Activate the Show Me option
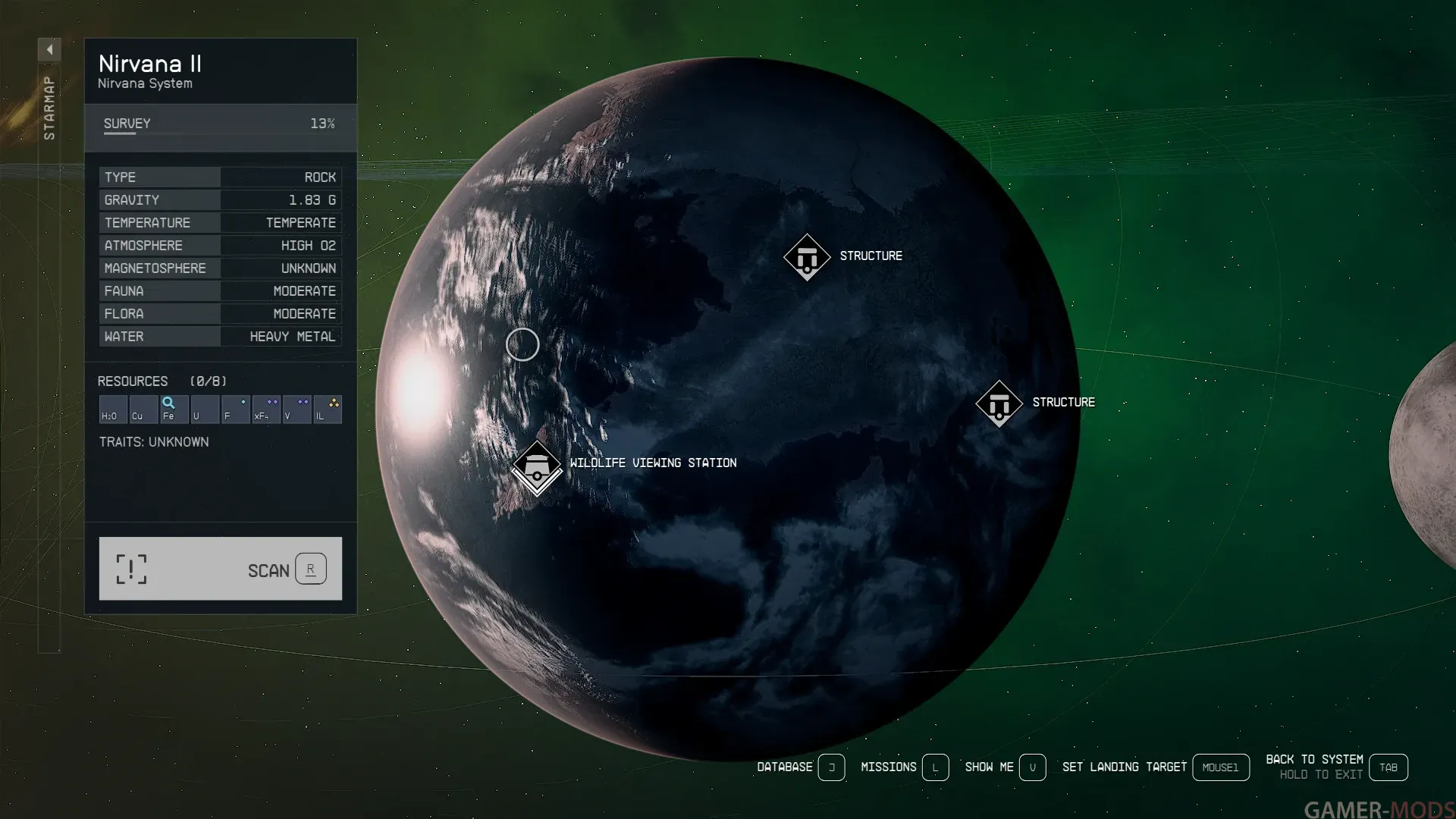Screen dimensions: 1456x819 pos(1032,767)
